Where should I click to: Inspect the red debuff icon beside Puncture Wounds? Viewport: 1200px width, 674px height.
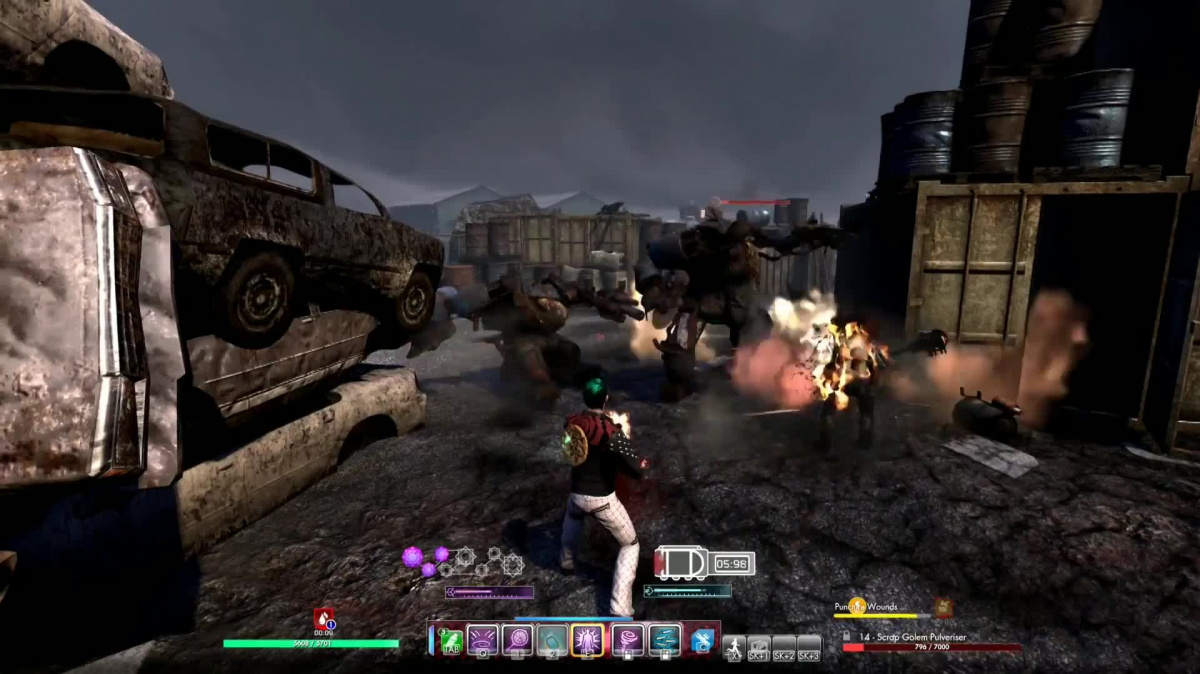point(943,607)
